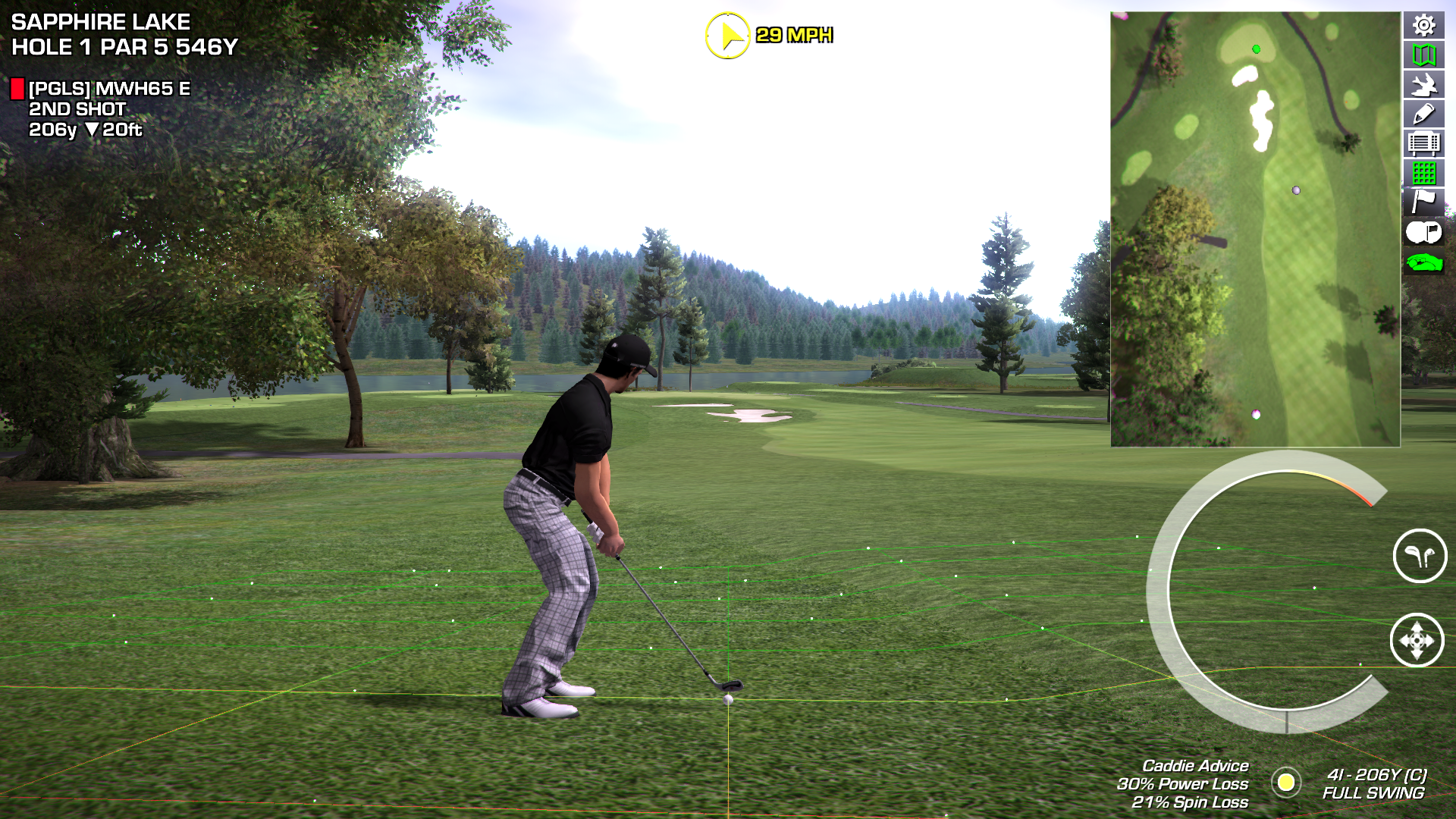The height and width of the screenshot is (819, 1456).
Task: Toggle the green course overview icon
Action: (1423, 262)
